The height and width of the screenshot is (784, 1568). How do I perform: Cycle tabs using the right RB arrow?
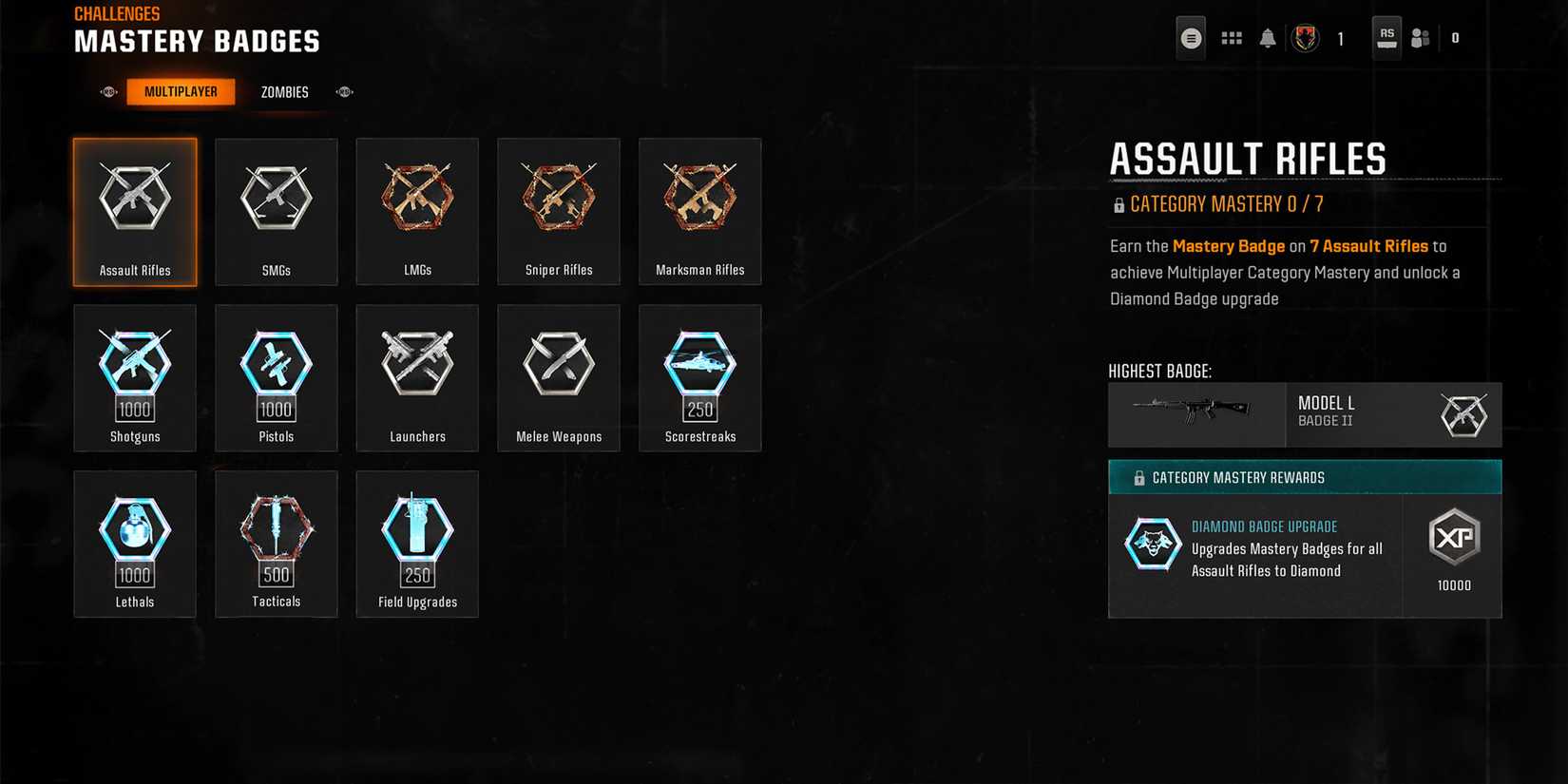[344, 91]
